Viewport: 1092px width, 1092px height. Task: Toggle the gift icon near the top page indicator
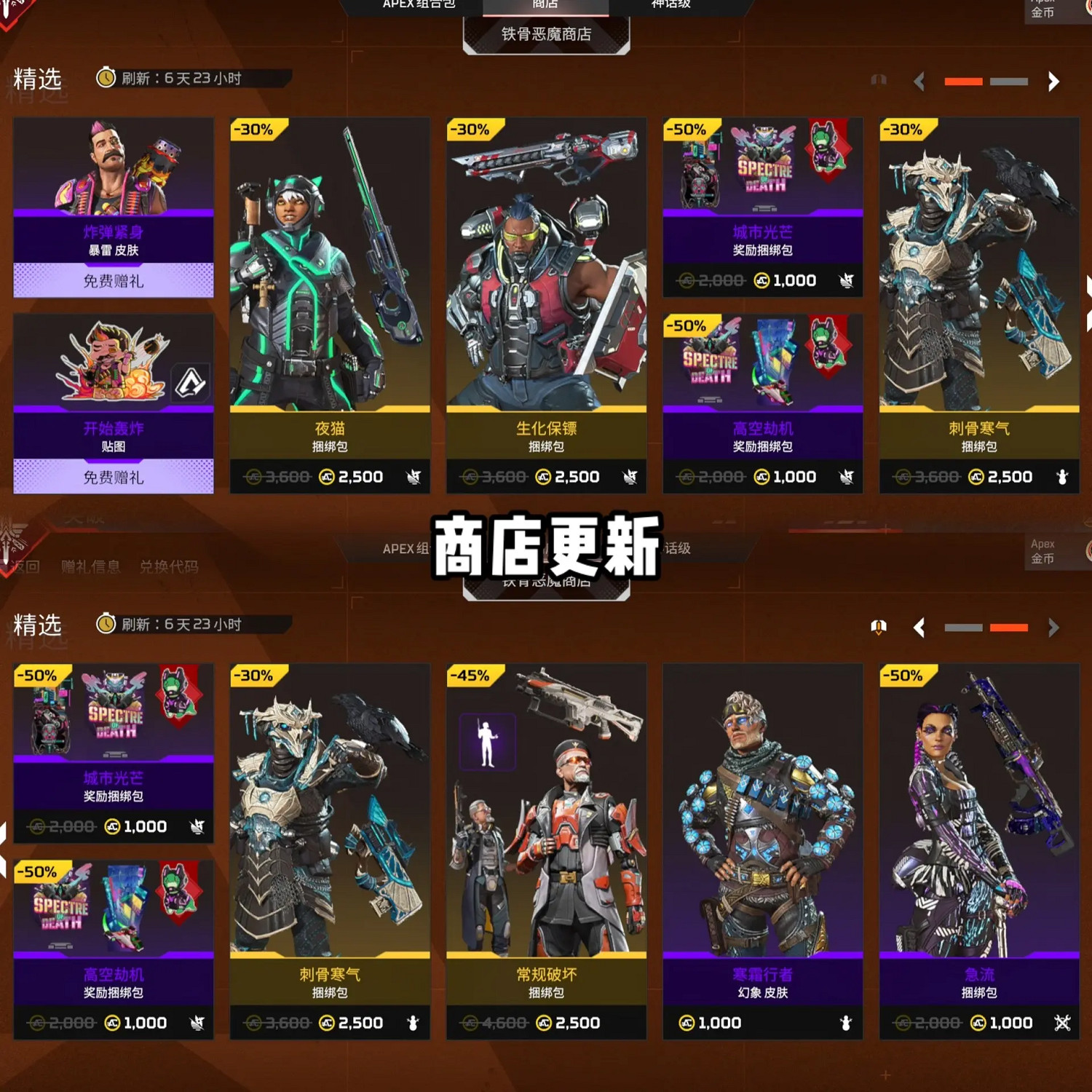pos(879,82)
